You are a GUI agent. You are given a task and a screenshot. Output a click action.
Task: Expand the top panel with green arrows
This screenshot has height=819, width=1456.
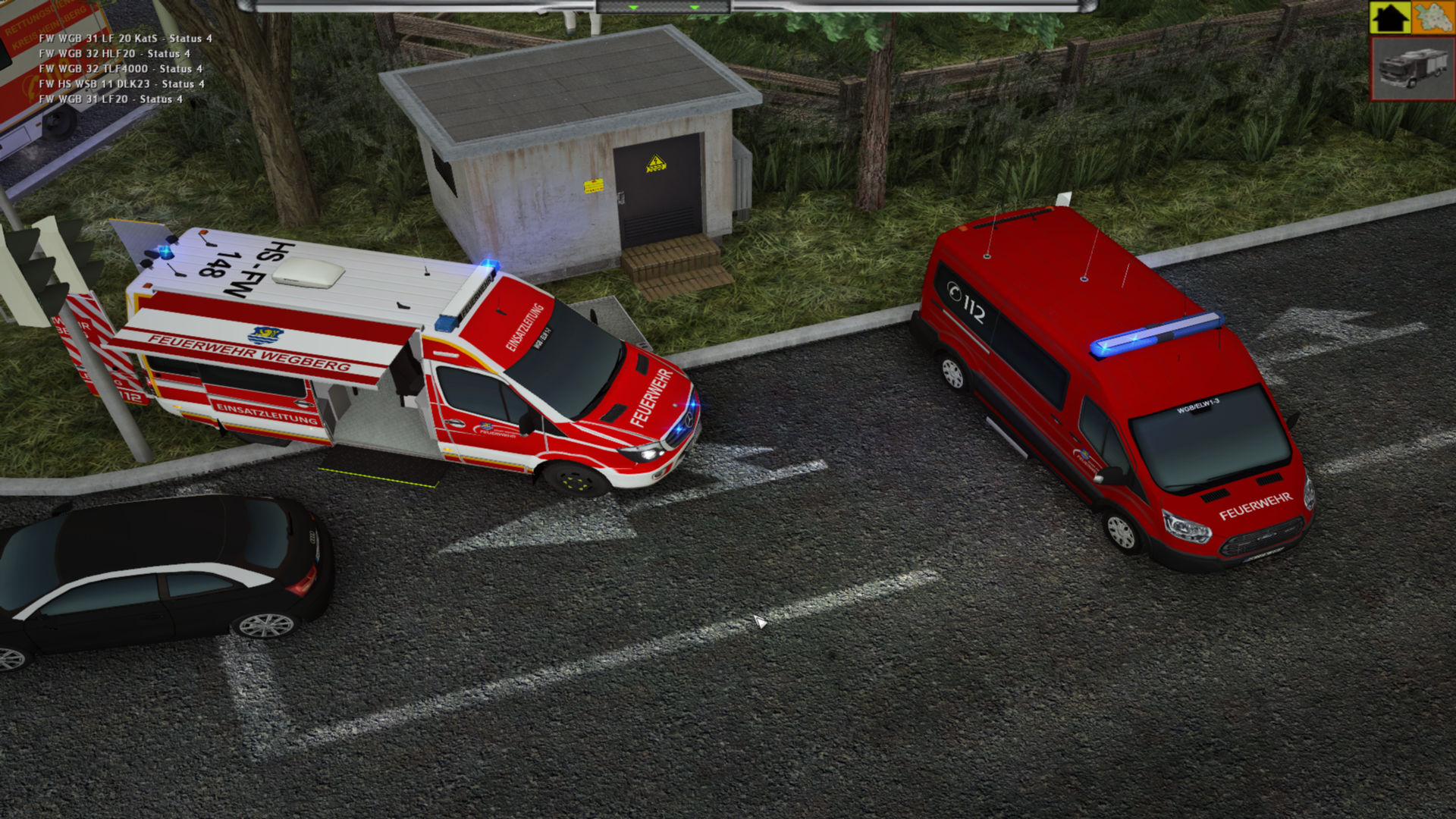664,7
